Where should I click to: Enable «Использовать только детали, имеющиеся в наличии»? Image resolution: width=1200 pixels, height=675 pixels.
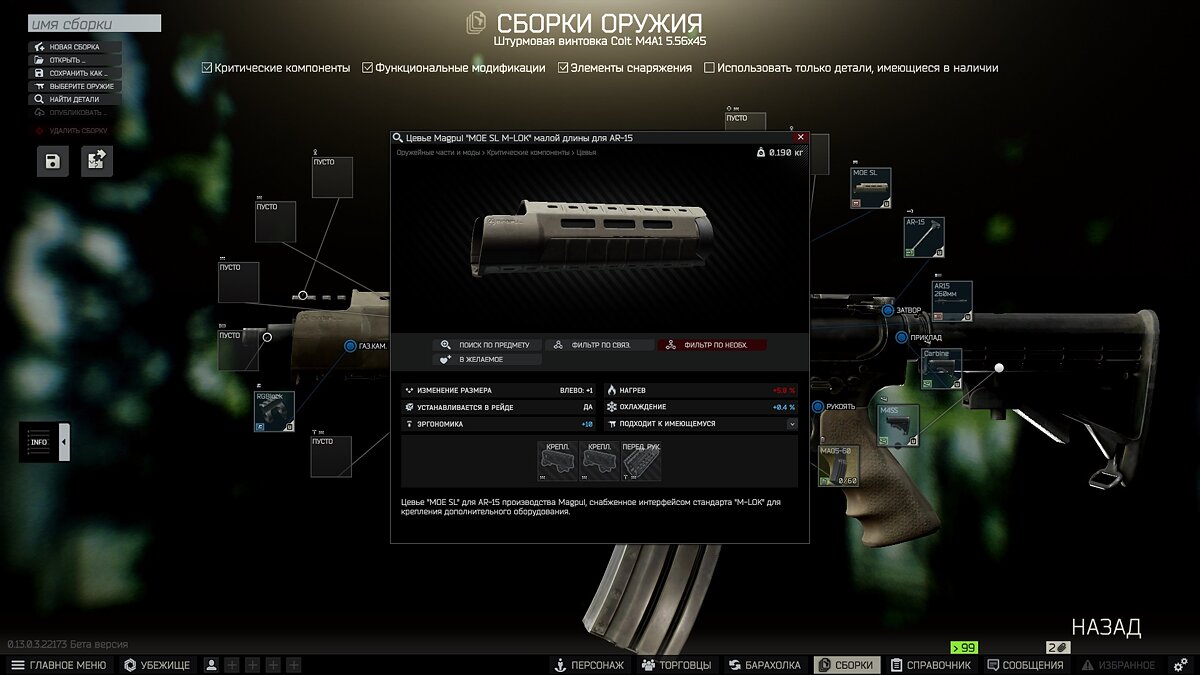click(x=710, y=68)
